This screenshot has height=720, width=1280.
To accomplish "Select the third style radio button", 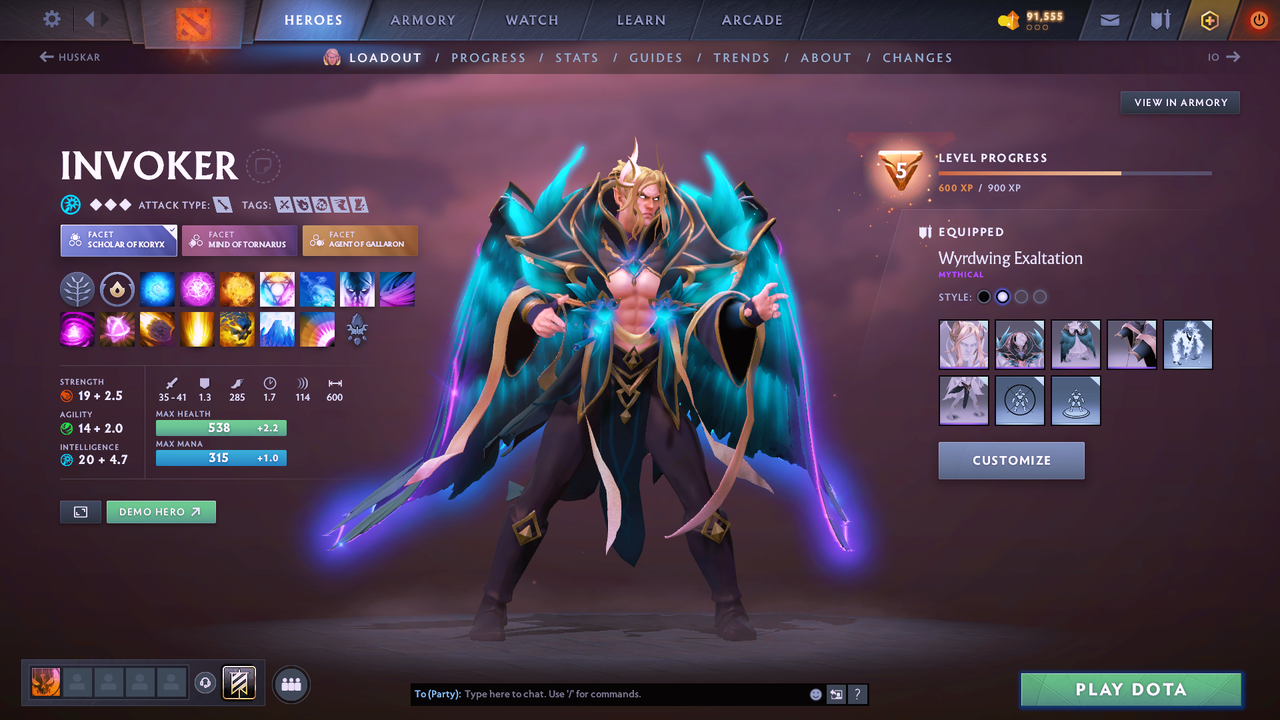I will click(x=1021, y=296).
